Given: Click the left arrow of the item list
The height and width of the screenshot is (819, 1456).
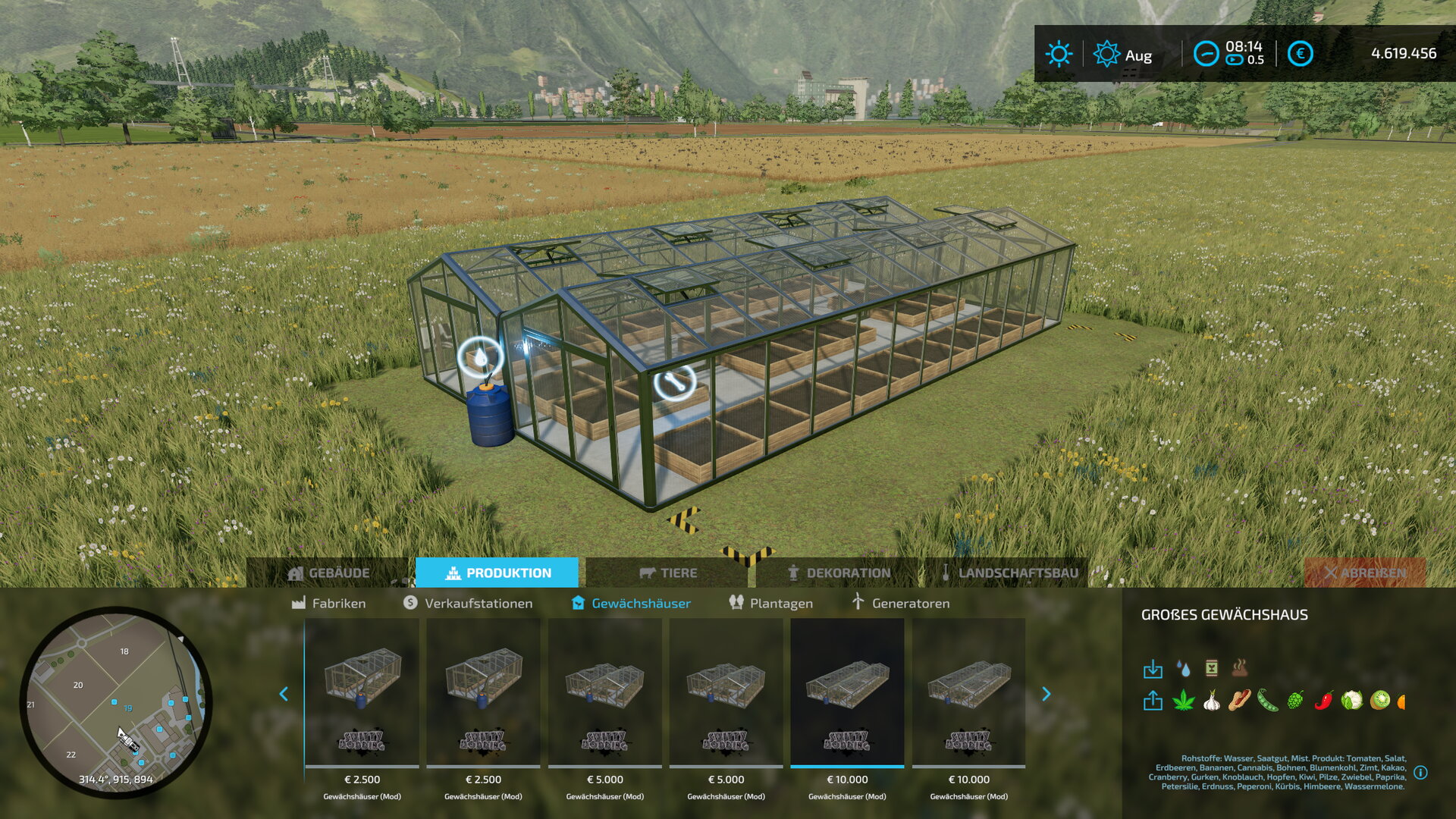Looking at the screenshot, I should (284, 694).
